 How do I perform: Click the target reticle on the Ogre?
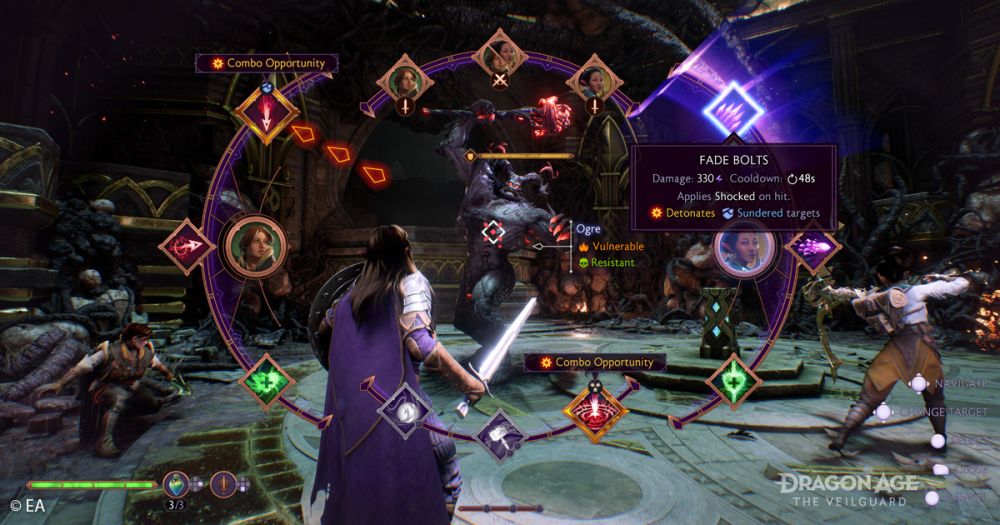[494, 232]
